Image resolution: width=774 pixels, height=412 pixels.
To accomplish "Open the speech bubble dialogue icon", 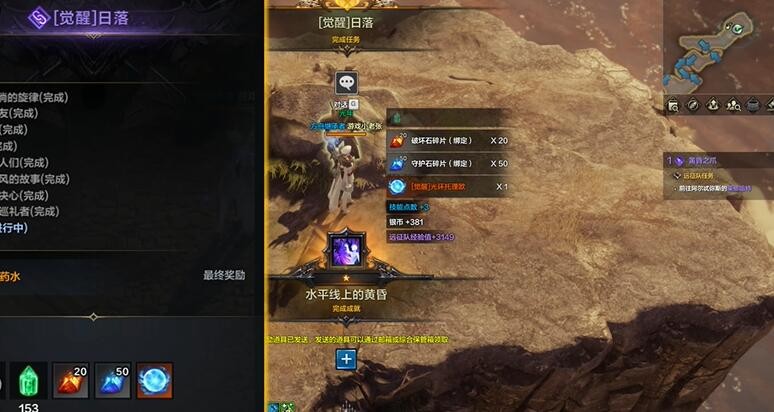I will (x=346, y=84).
